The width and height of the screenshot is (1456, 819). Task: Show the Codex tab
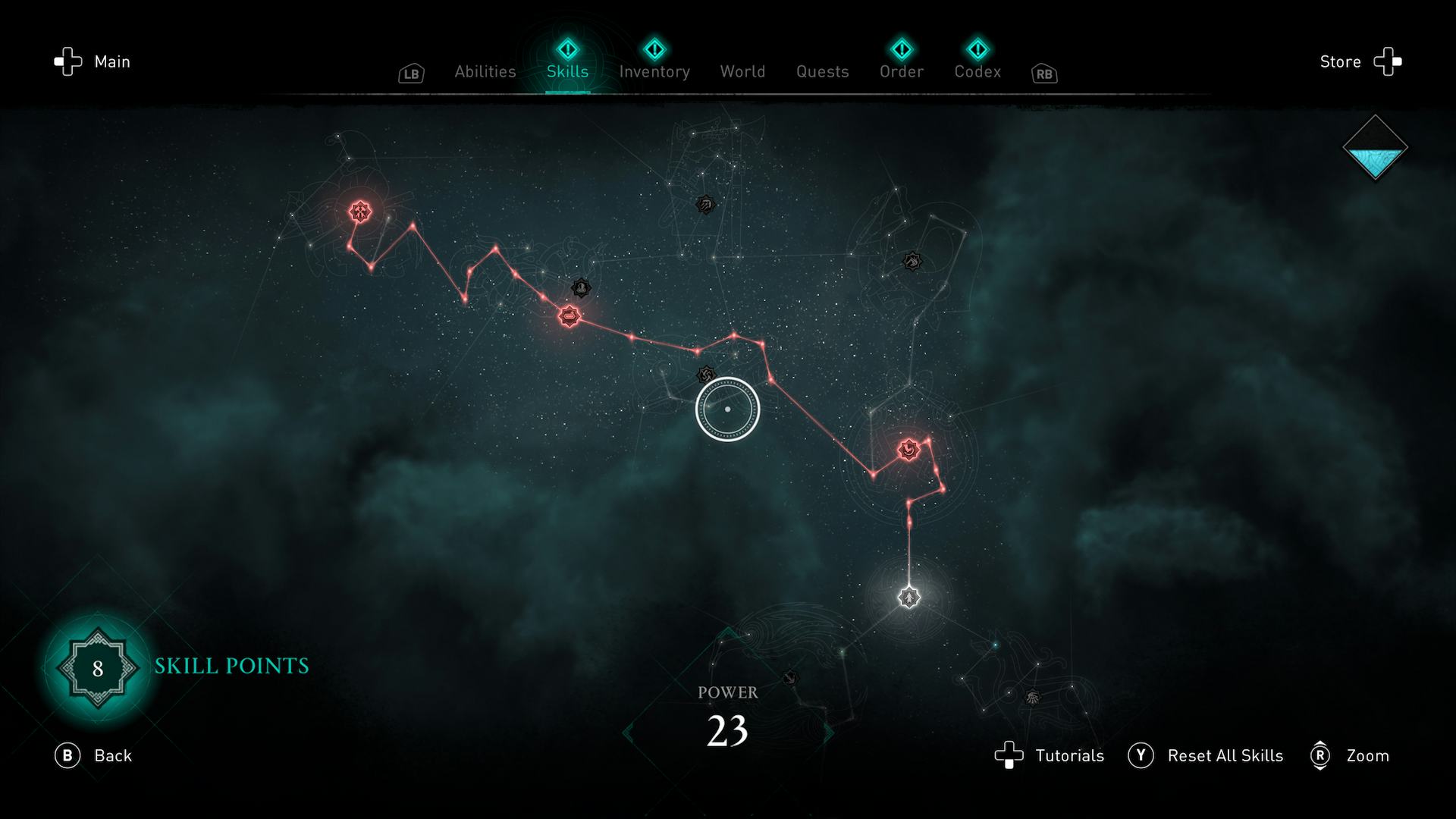[x=977, y=71]
